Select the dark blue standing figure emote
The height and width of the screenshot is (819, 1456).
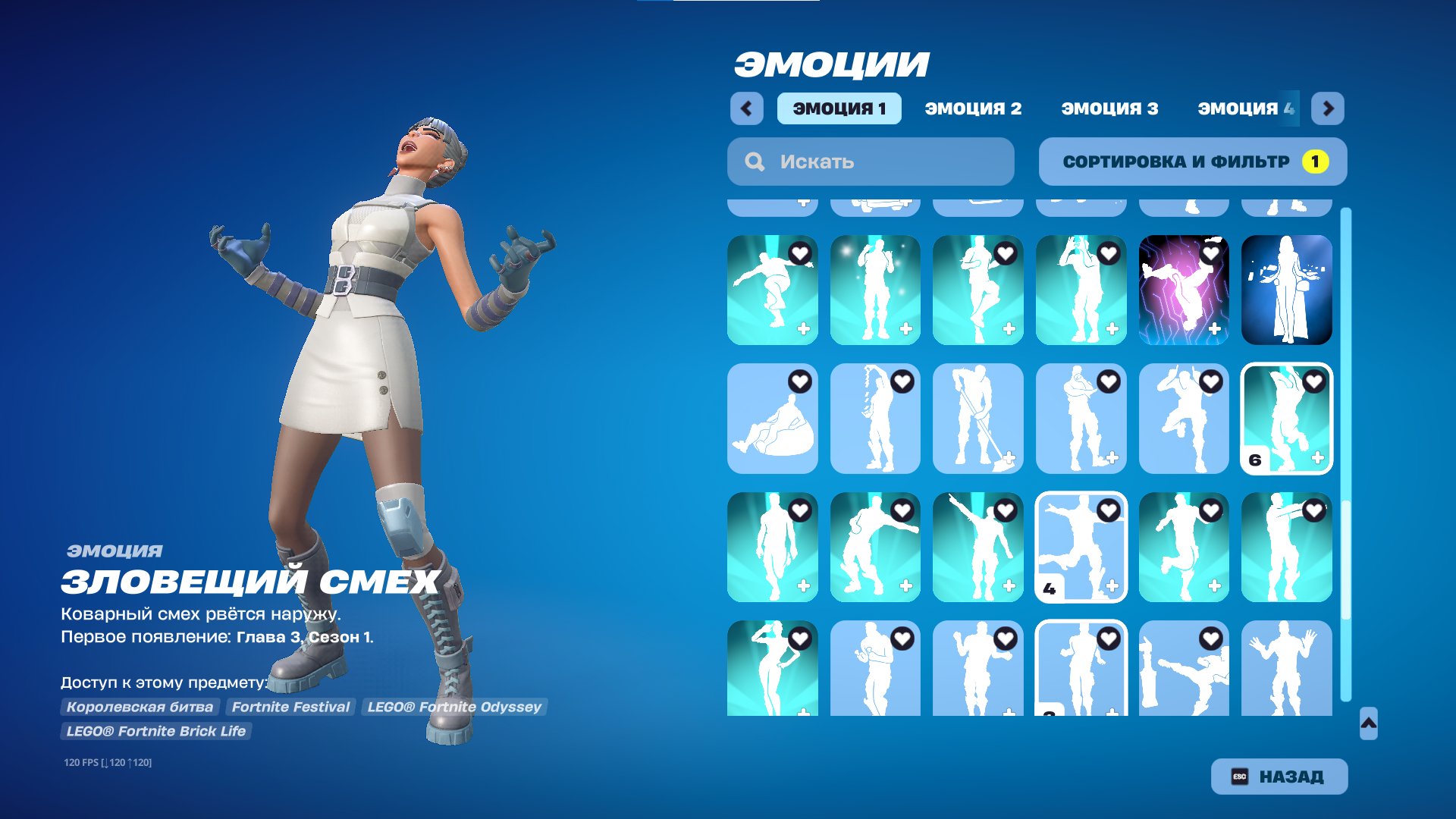point(1286,290)
